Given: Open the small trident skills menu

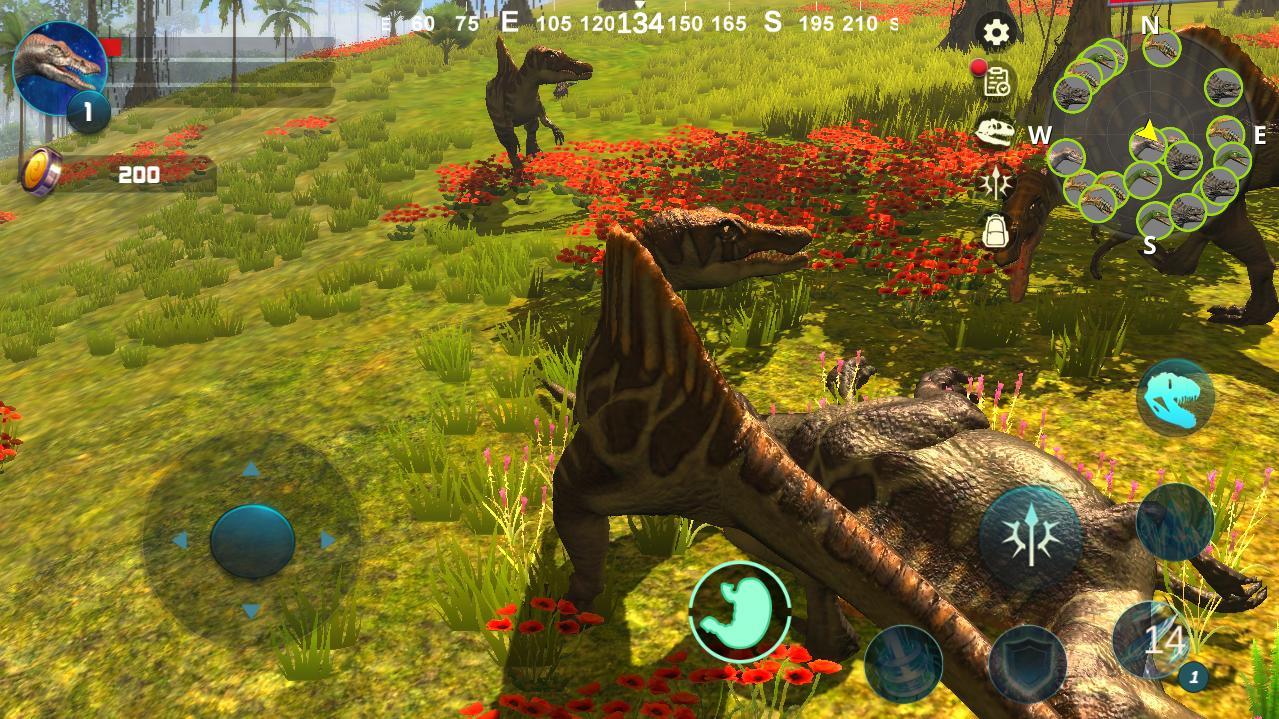Looking at the screenshot, I should click(996, 182).
